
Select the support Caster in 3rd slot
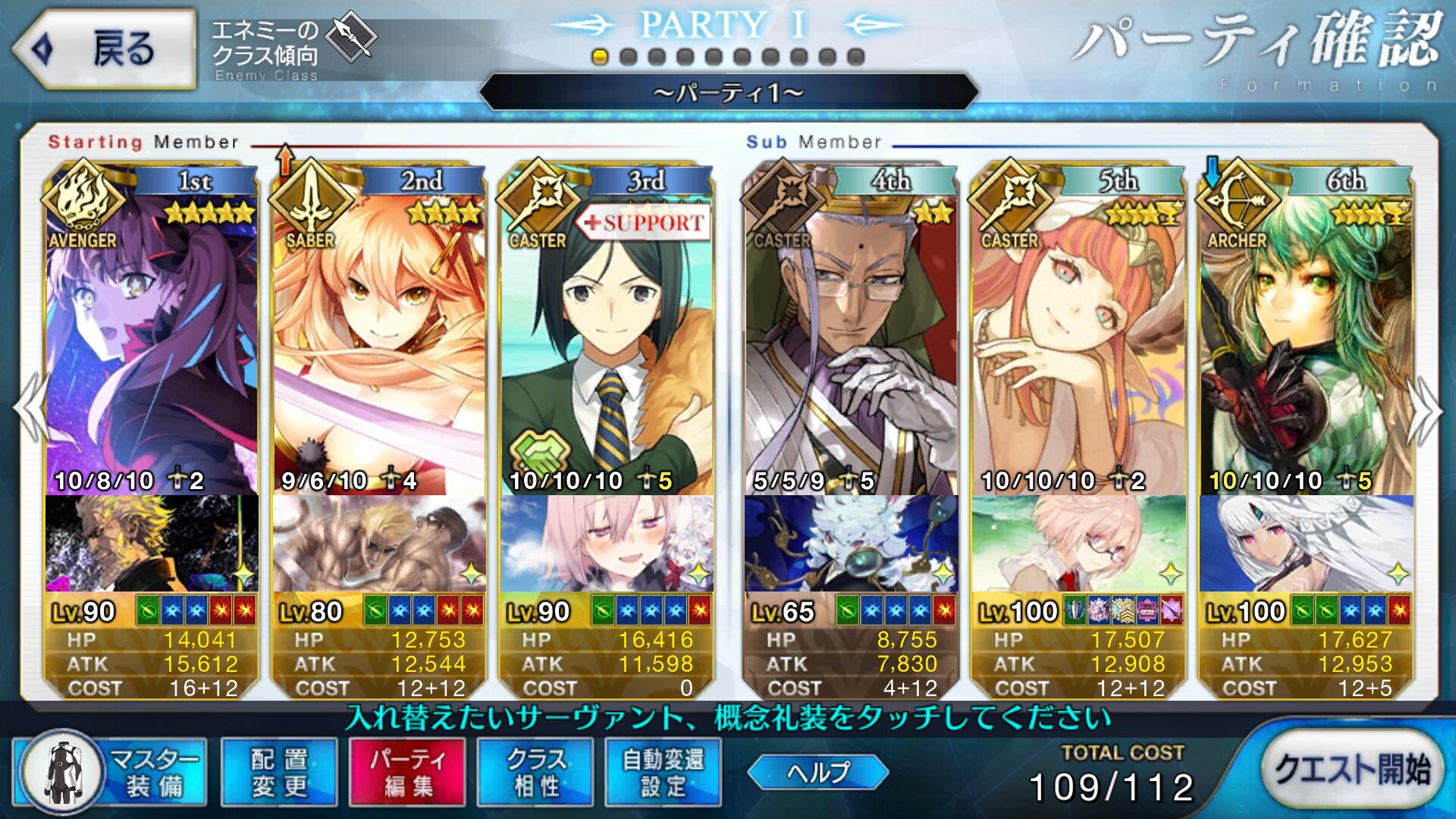(x=607, y=341)
